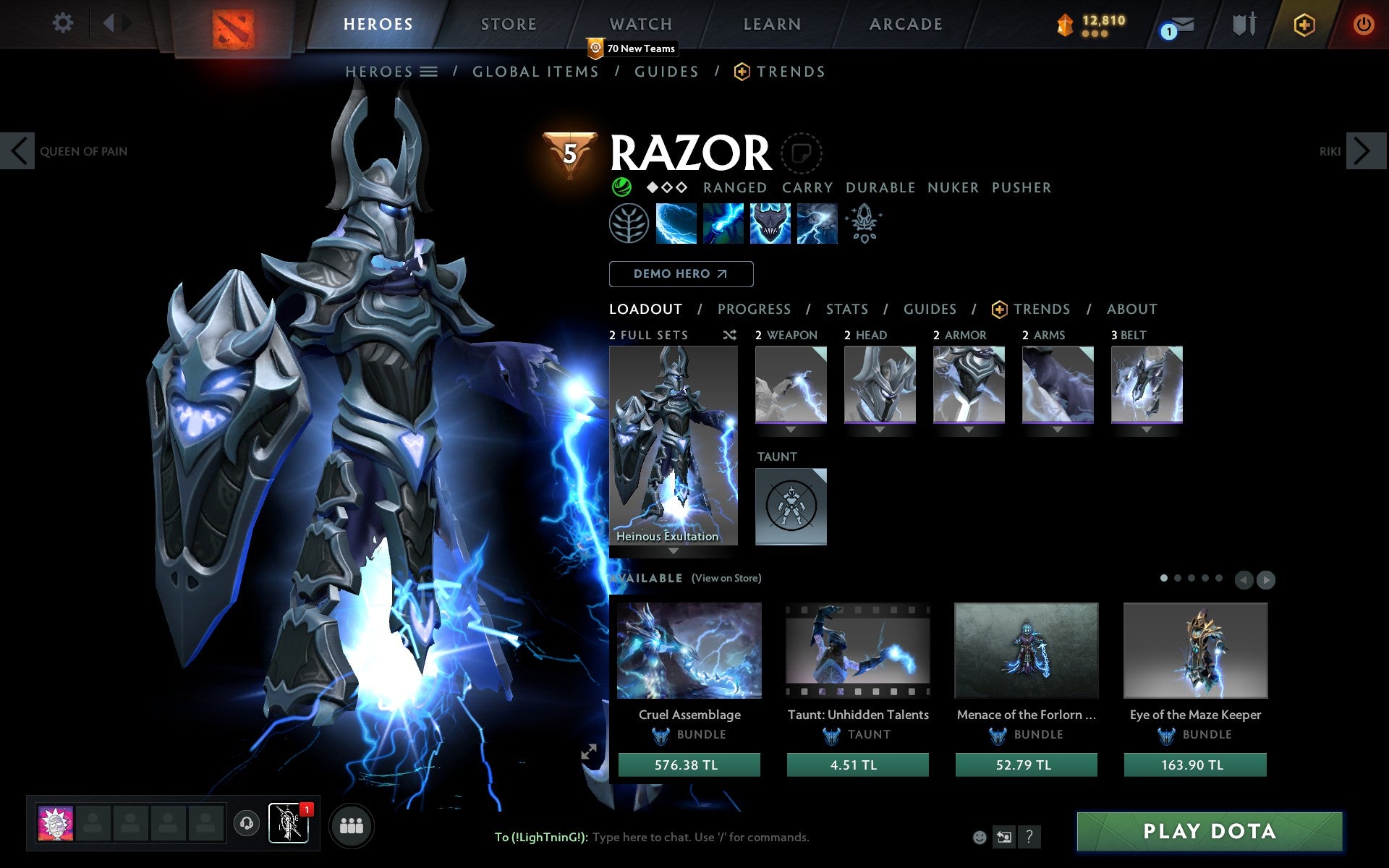Screen dimensions: 1389x868
Task: Expand the Heinous Exultation set dropdown arrow
Action: [672, 551]
